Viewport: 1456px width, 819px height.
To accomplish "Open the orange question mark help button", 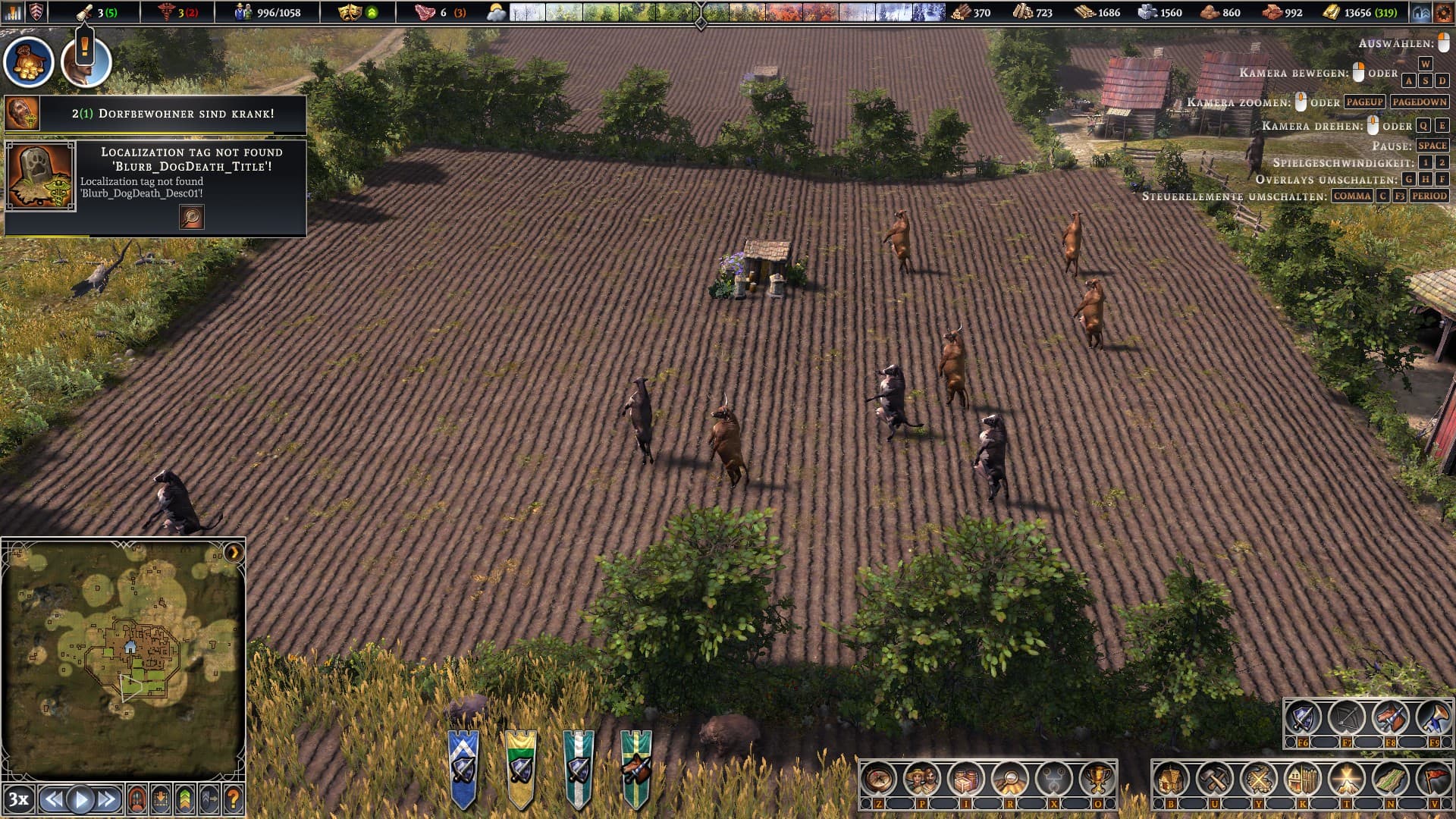I will (x=234, y=799).
